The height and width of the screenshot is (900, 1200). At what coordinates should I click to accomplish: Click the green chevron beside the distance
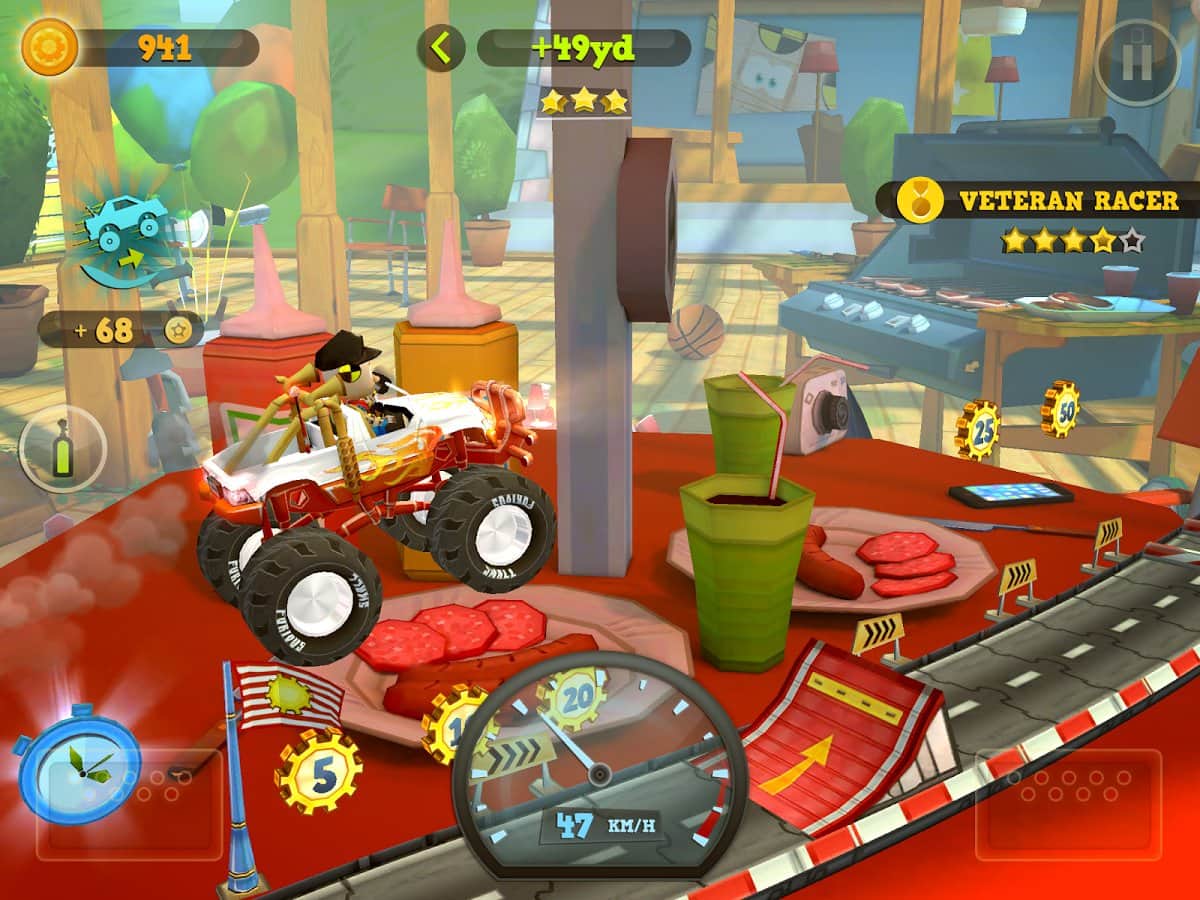point(441,47)
